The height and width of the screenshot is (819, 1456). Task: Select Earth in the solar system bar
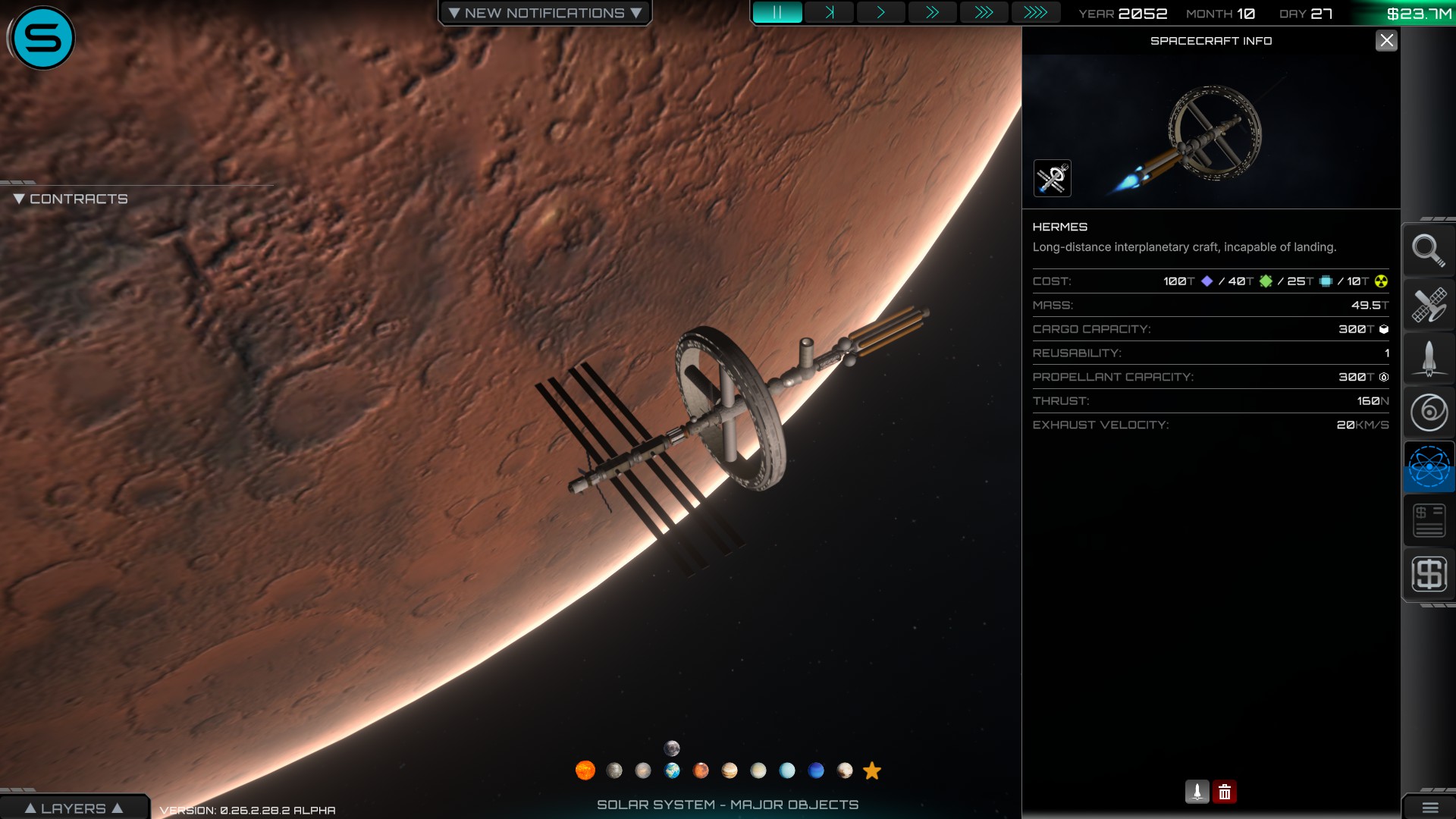[672, 770]
